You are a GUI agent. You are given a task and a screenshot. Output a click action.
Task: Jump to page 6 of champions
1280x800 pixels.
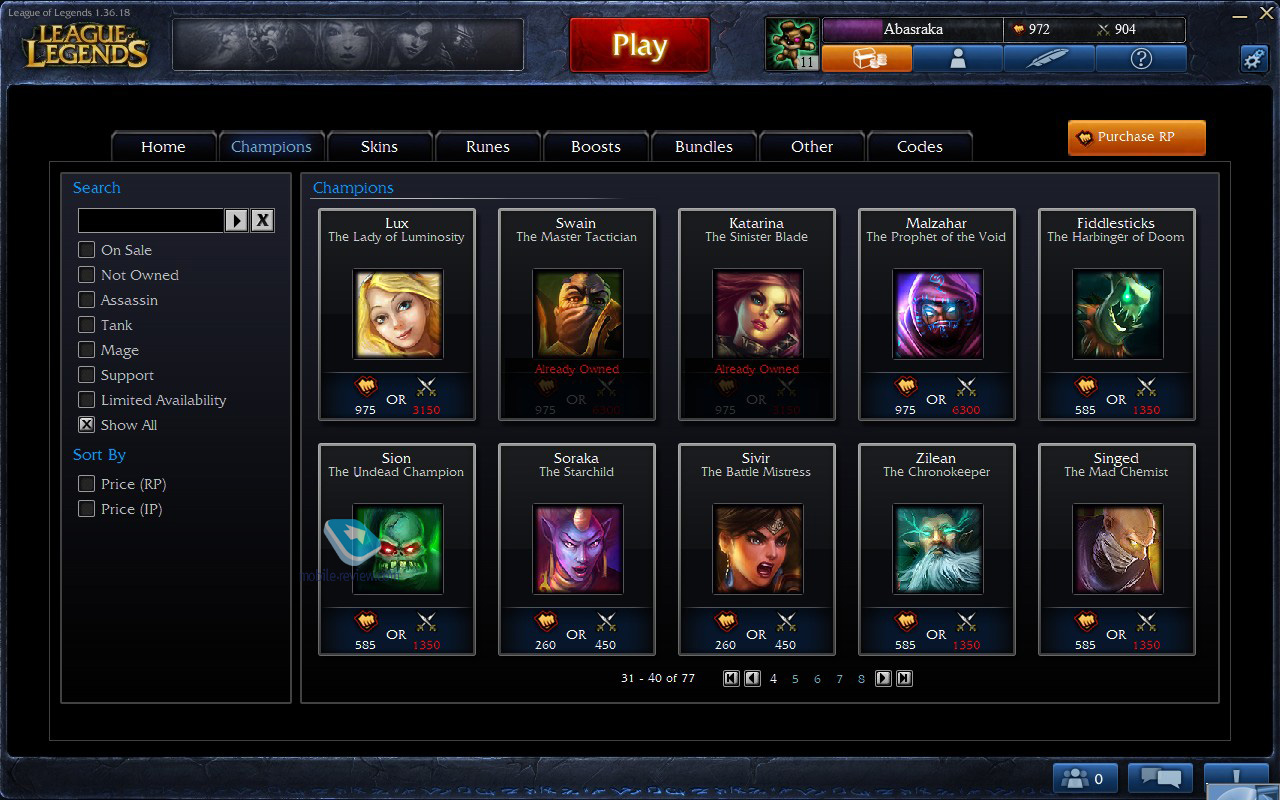(817, 679)
